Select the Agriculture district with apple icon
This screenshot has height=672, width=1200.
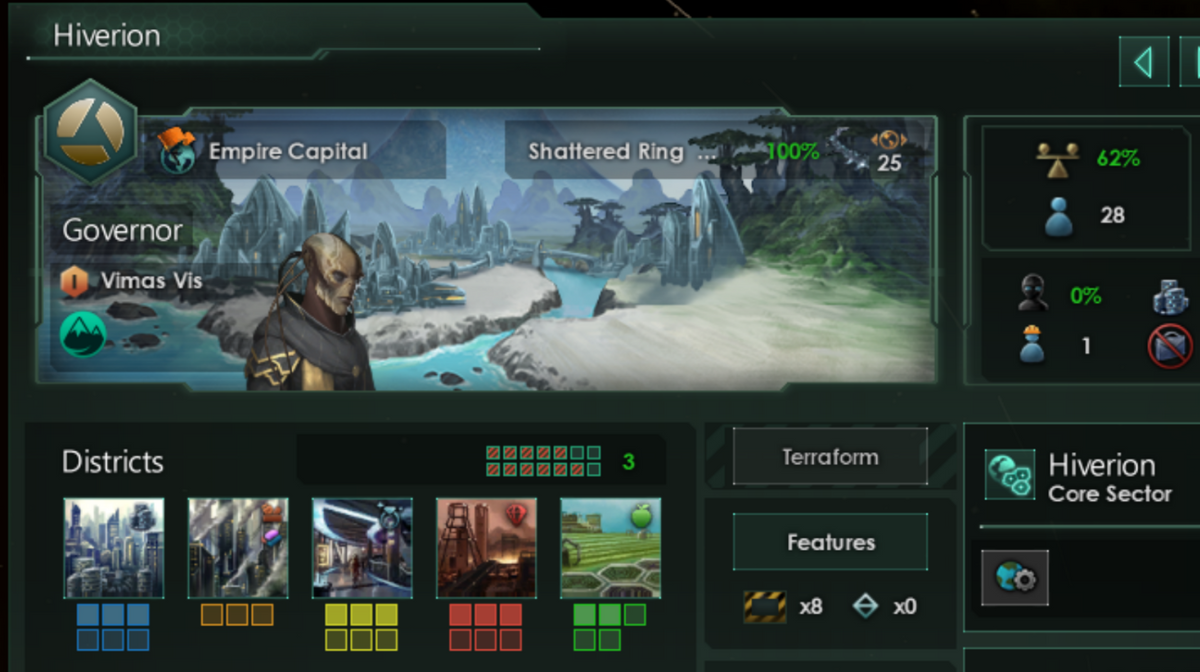pyautogui.click(x=610, y=548)
